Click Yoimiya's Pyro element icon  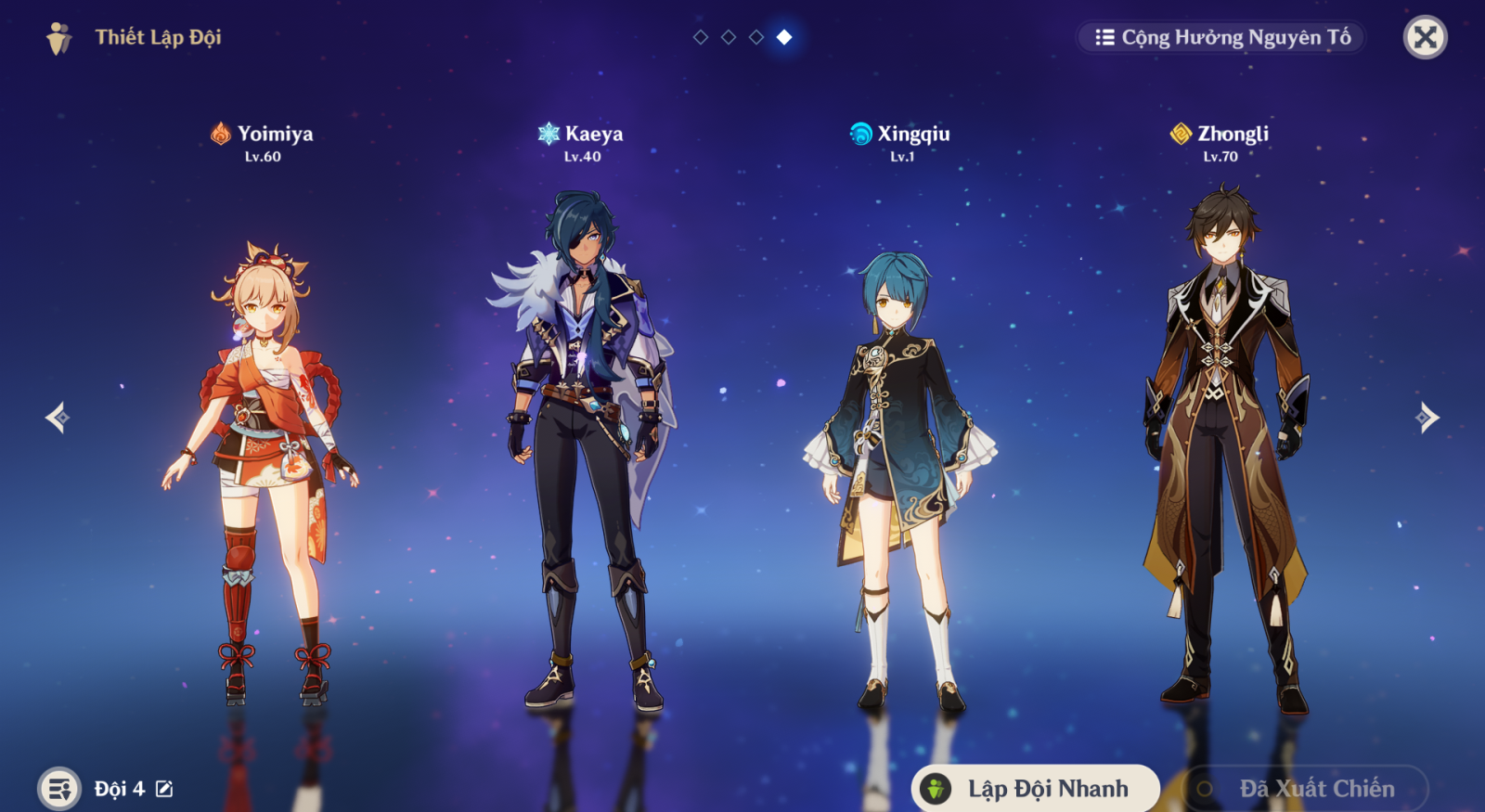219,133
